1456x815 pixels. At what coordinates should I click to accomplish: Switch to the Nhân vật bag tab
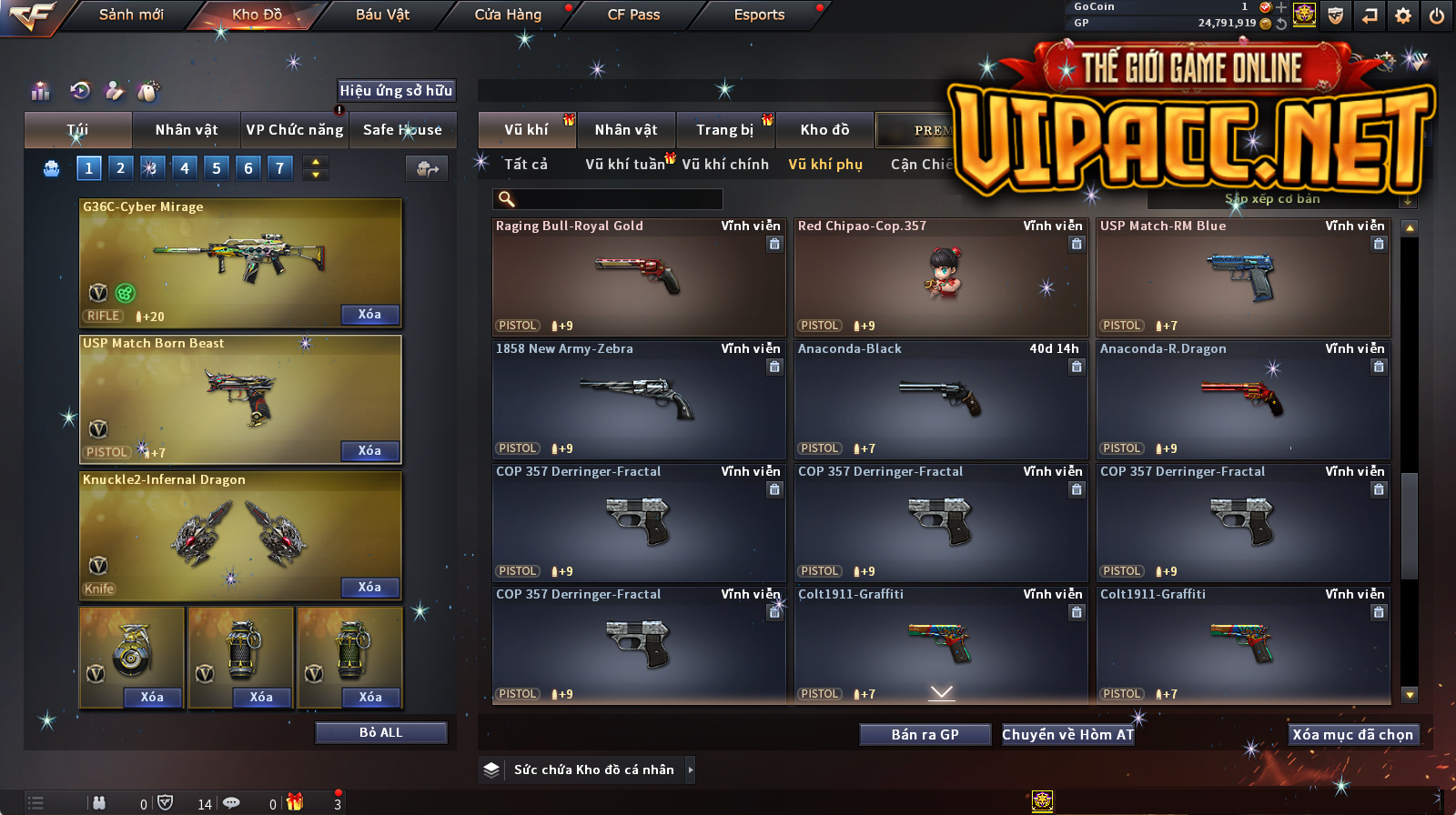[x=187, y=130]
